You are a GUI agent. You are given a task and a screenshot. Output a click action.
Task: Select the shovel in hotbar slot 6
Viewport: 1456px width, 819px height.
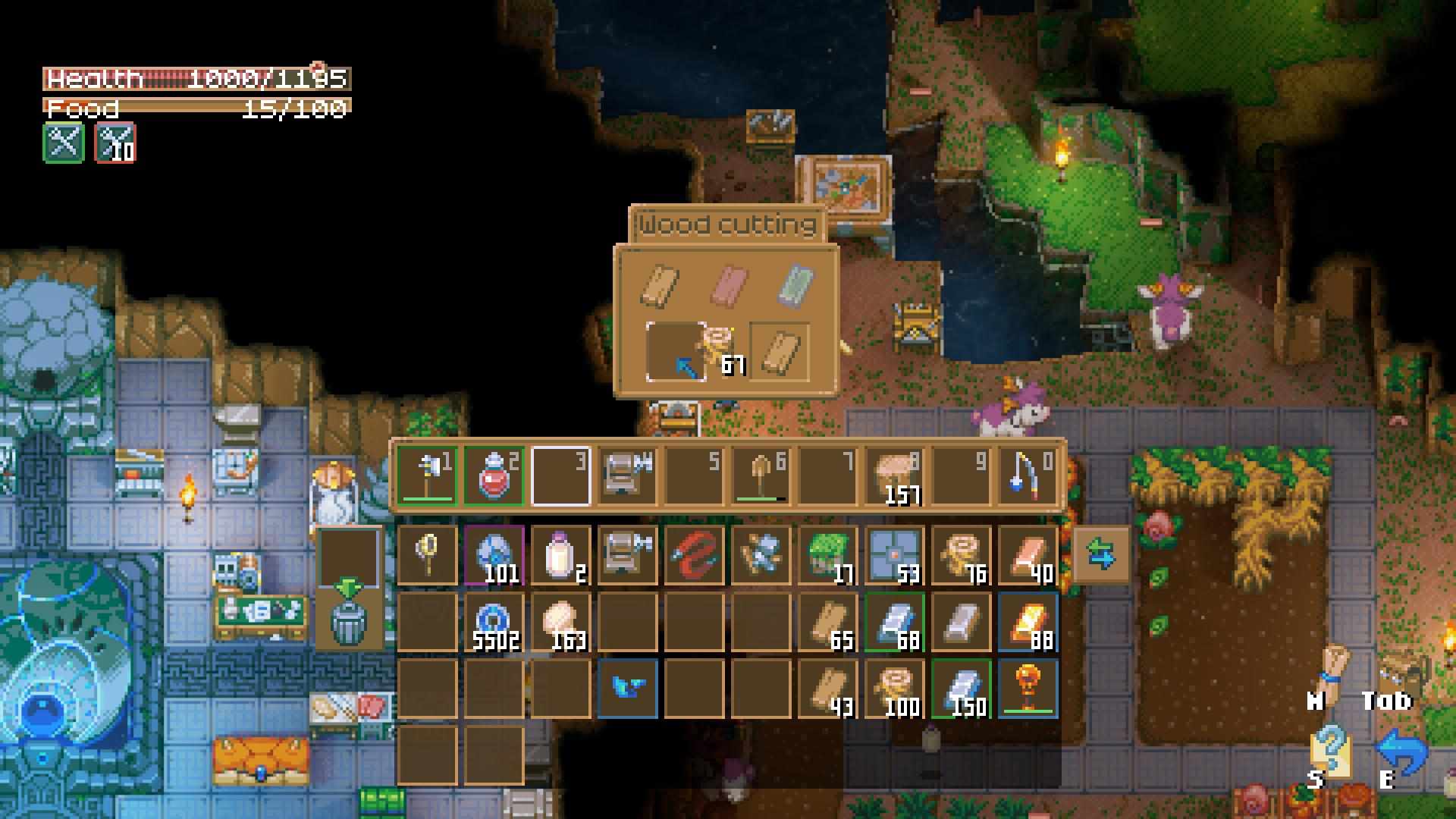click(x=761, y=476)
